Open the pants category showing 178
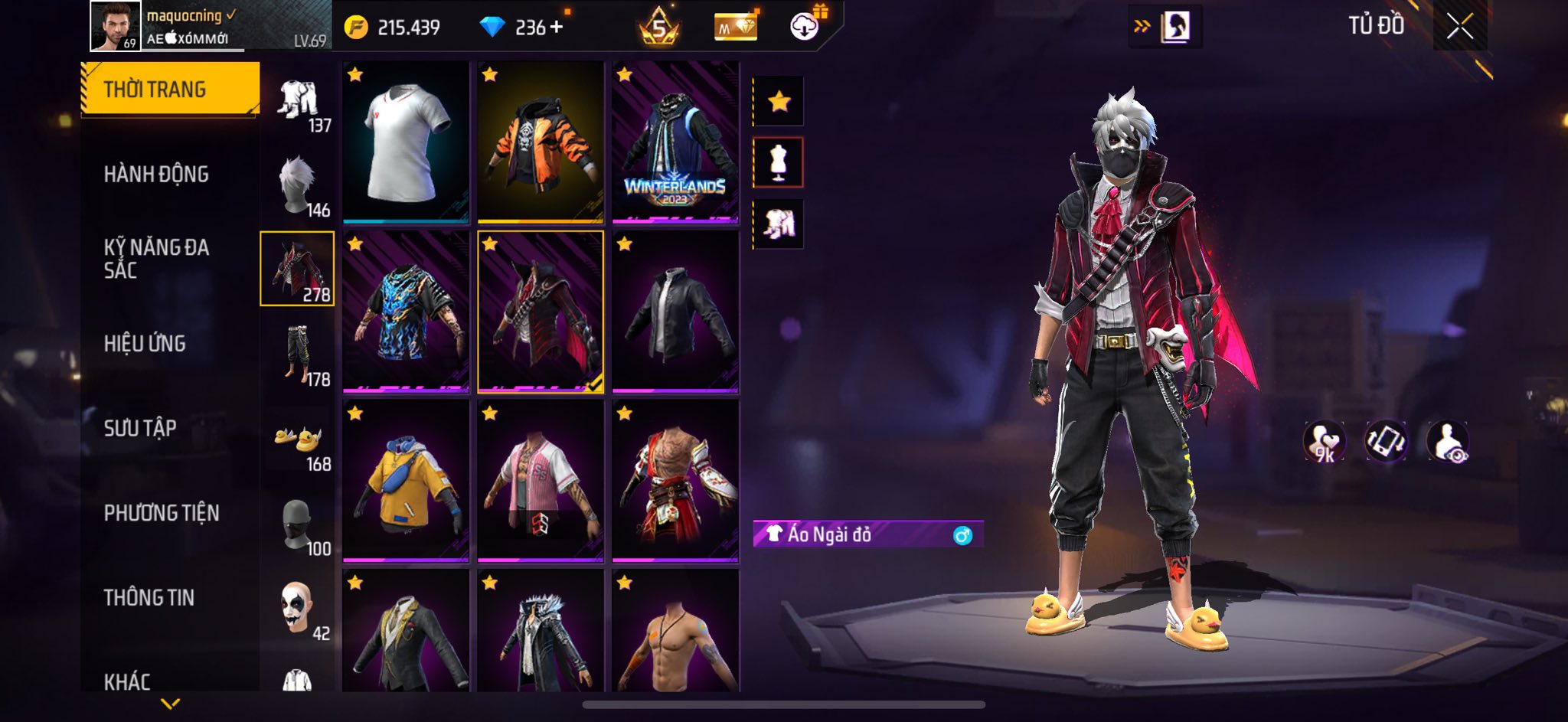The image size is (1568, 722). (298, 354)
